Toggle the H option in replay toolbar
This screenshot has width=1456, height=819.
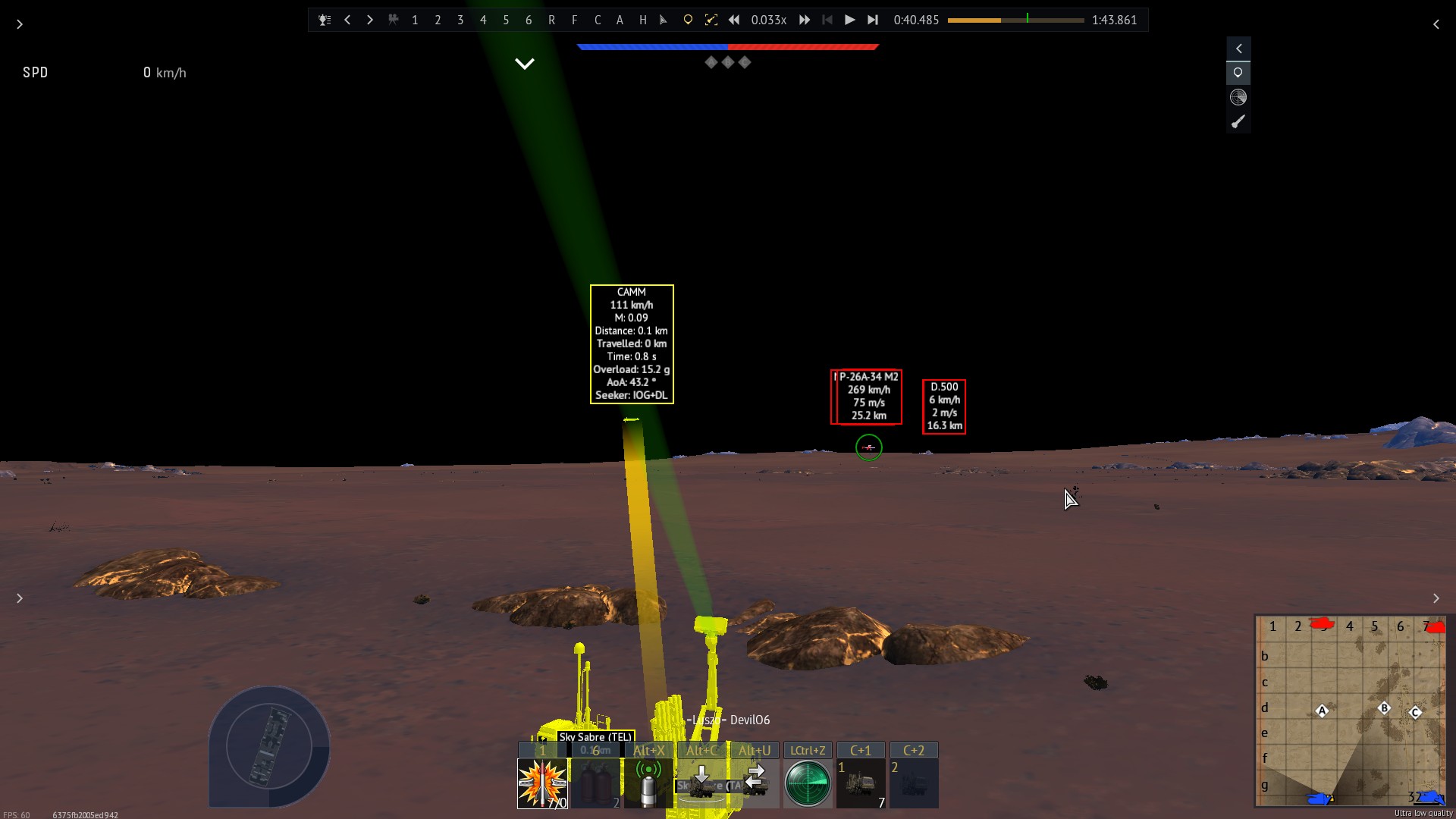pyautogui.click(x=642, y=20)
